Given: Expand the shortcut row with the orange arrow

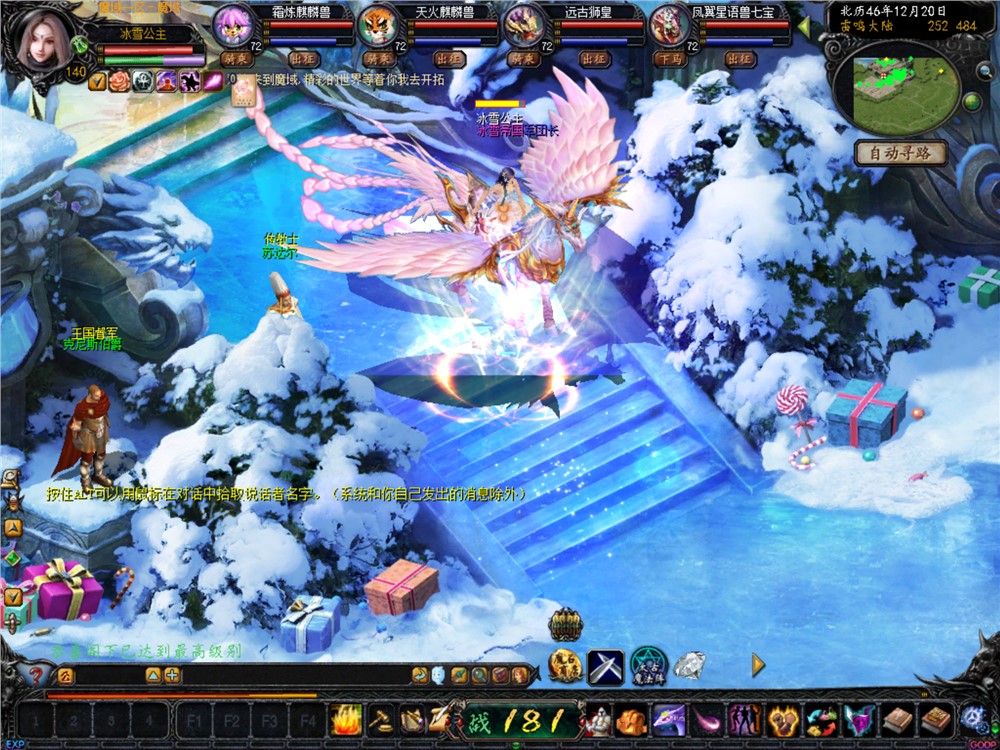Looking at the screenshot, I should [x=758, y=664].
